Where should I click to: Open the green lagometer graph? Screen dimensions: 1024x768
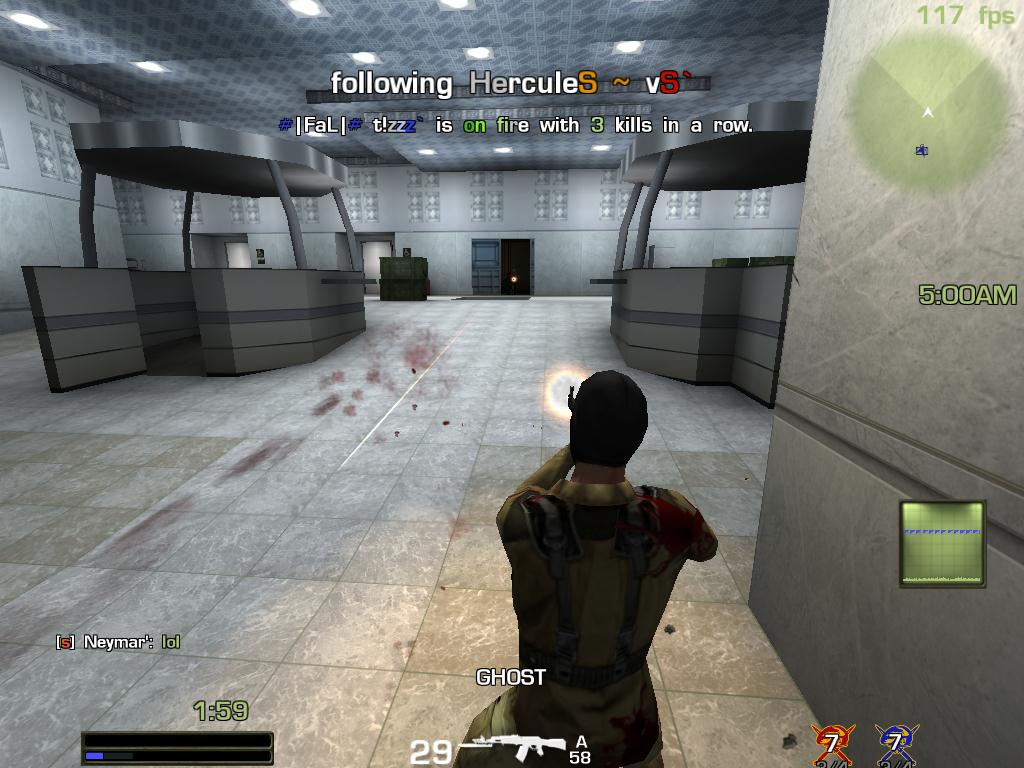coord(942,543)
